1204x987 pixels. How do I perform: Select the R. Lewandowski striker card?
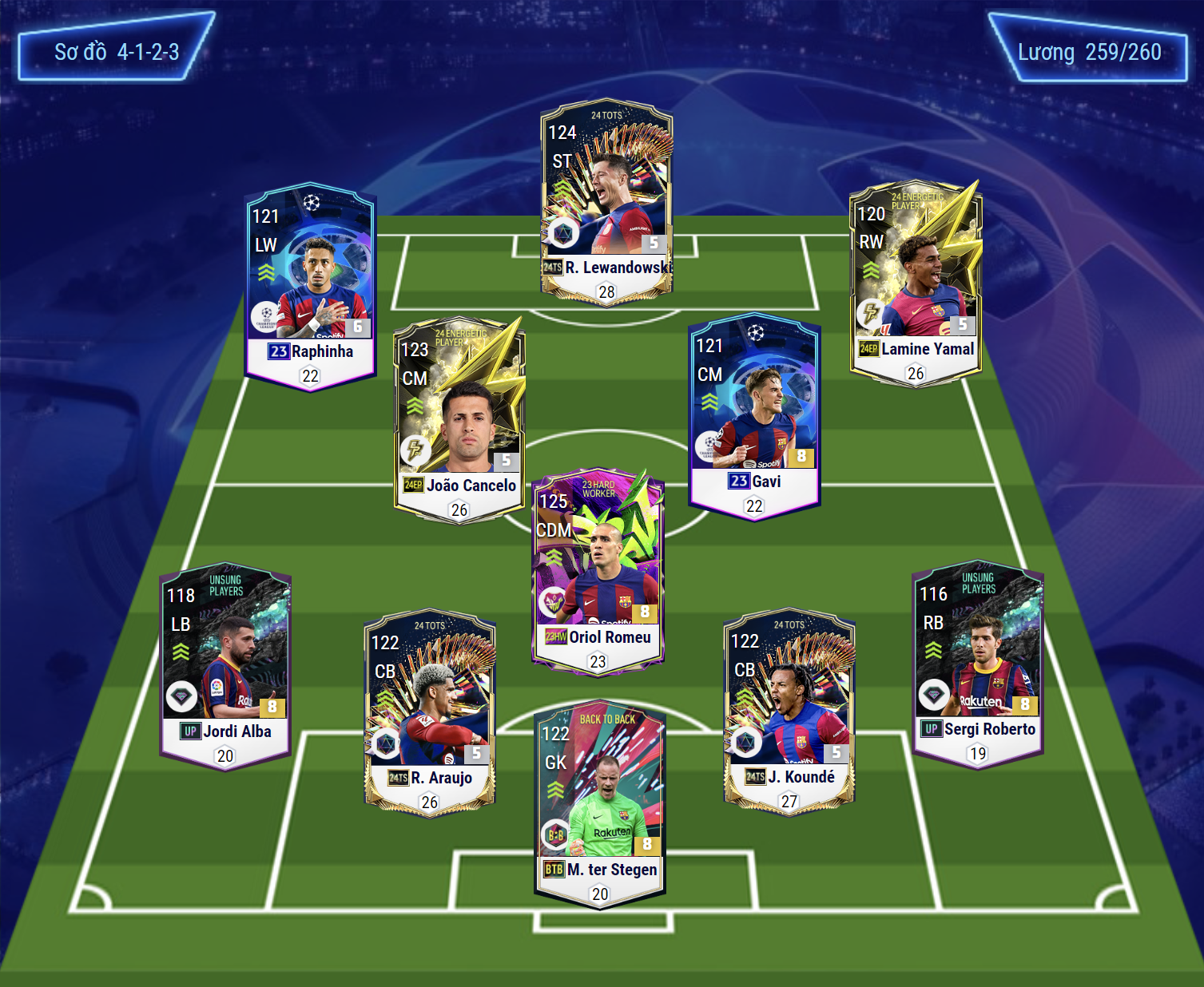606,200
